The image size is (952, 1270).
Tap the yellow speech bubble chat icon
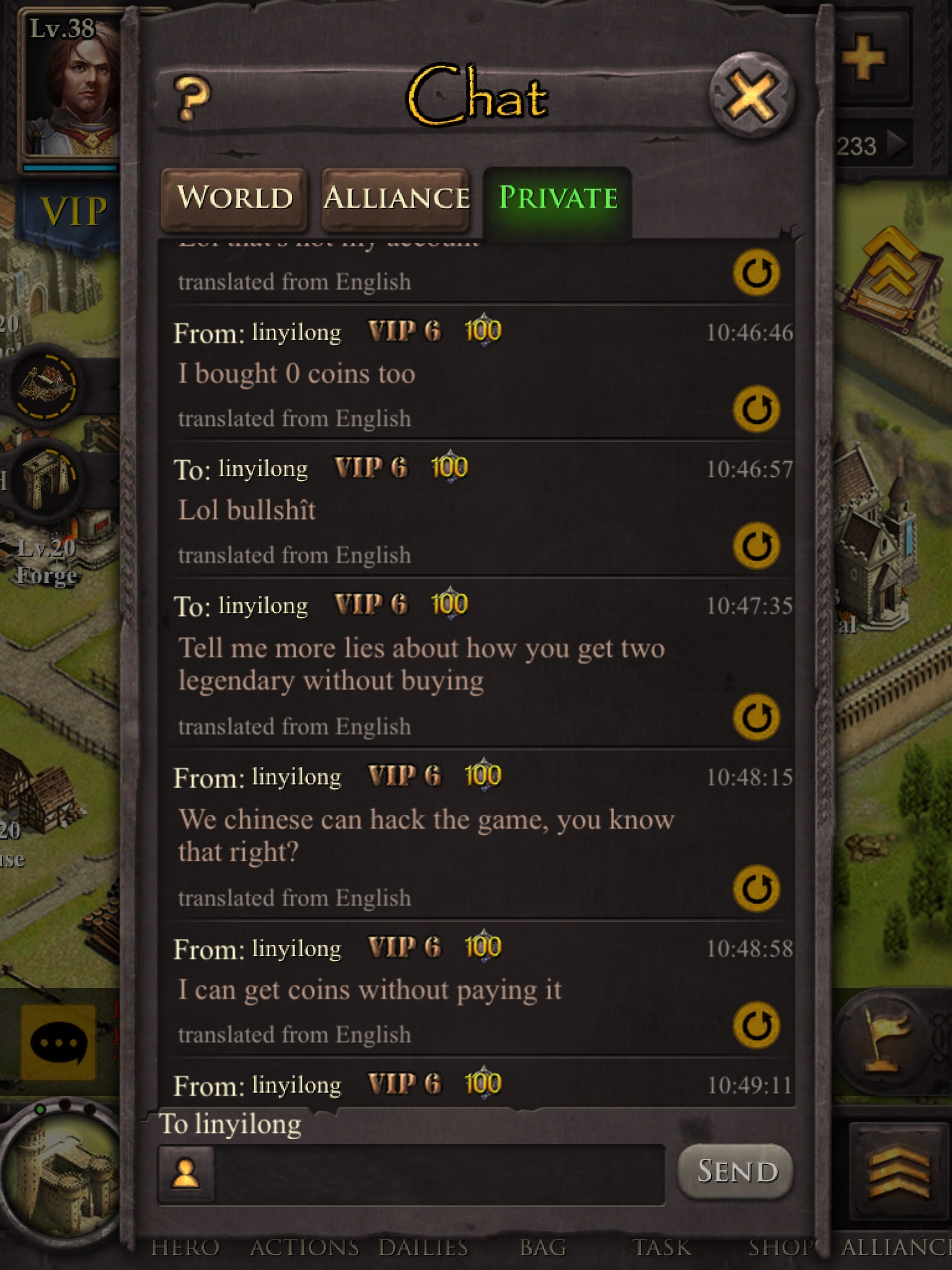tap(58, 1042)
